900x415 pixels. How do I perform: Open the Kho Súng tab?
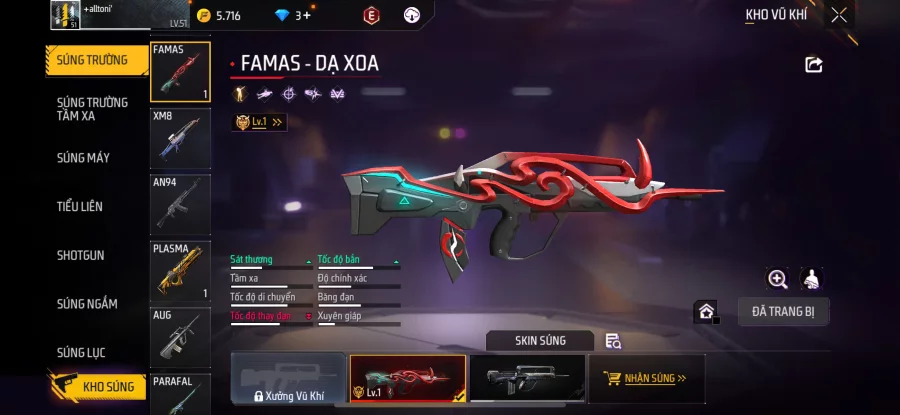coord(98,386)
